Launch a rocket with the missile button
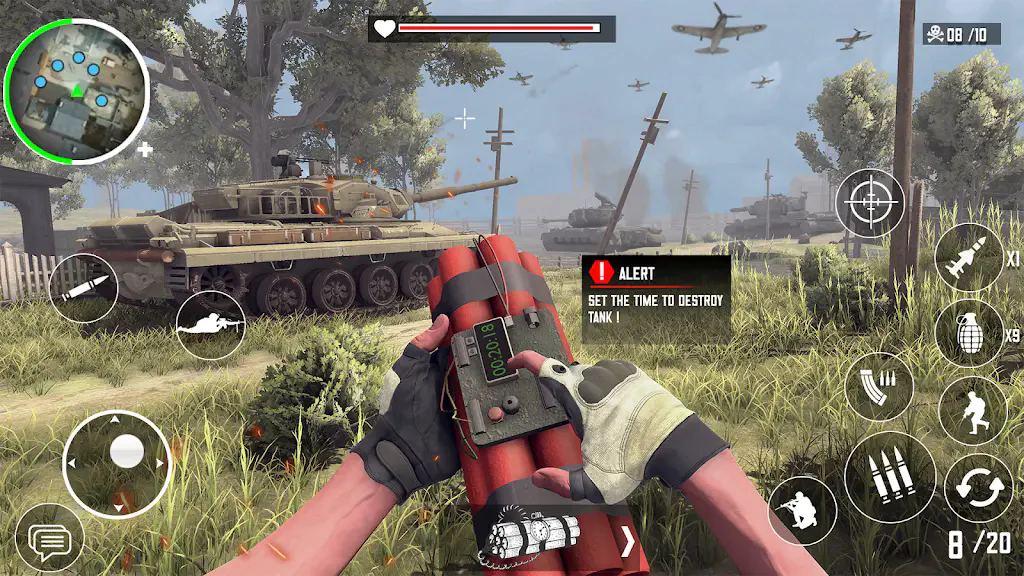This screenshot has height=576, width=1024. point(969,257)
